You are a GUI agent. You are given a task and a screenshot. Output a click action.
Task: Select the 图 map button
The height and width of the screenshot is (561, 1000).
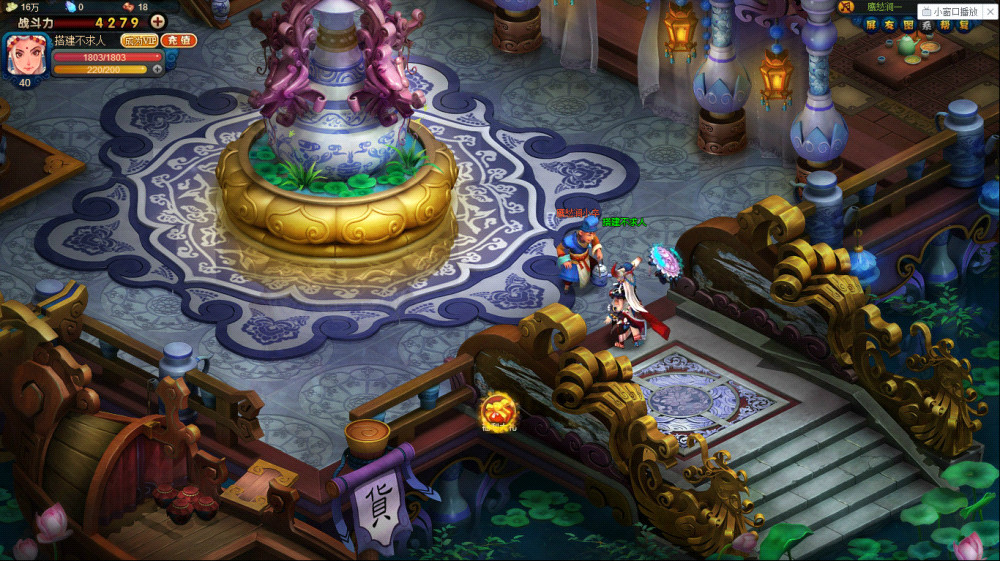tap(909, 24)
